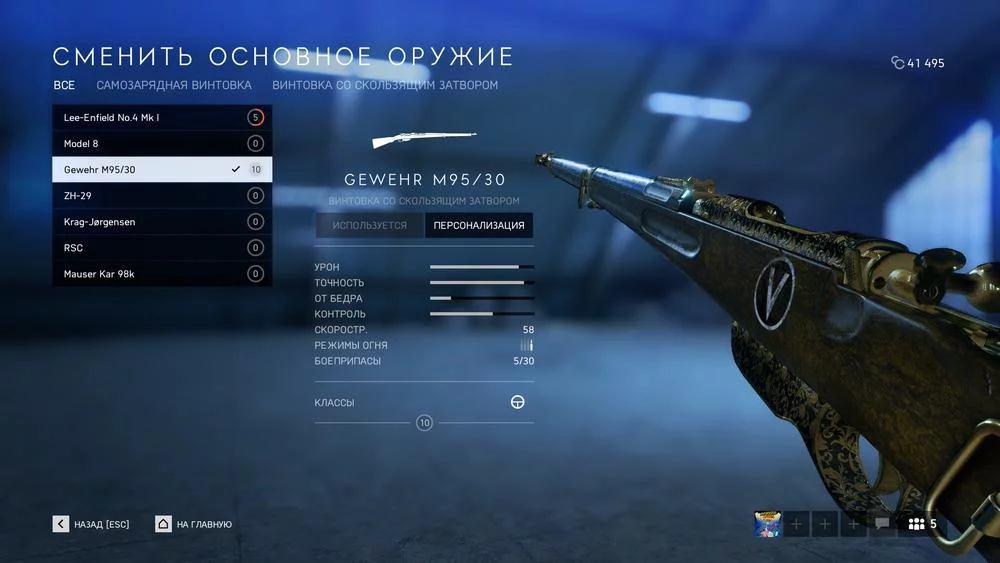The width and height of the screenshot is (1000, 563).
Task: Click the ИСПОЛЬЗУЕТСЯ equipped button
Action: (370, 226)
